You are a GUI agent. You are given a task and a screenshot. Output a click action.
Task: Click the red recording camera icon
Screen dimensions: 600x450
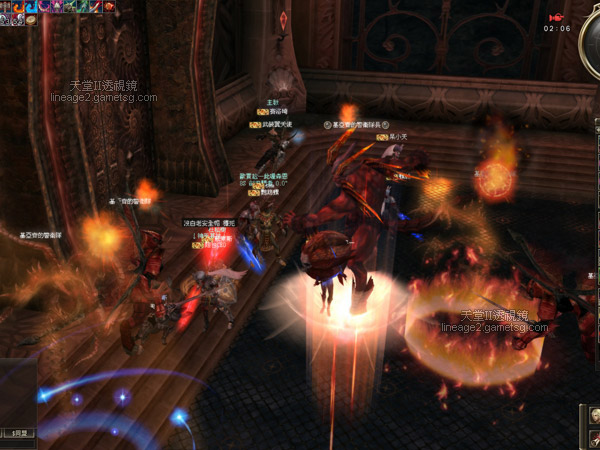tap(556, 17)
